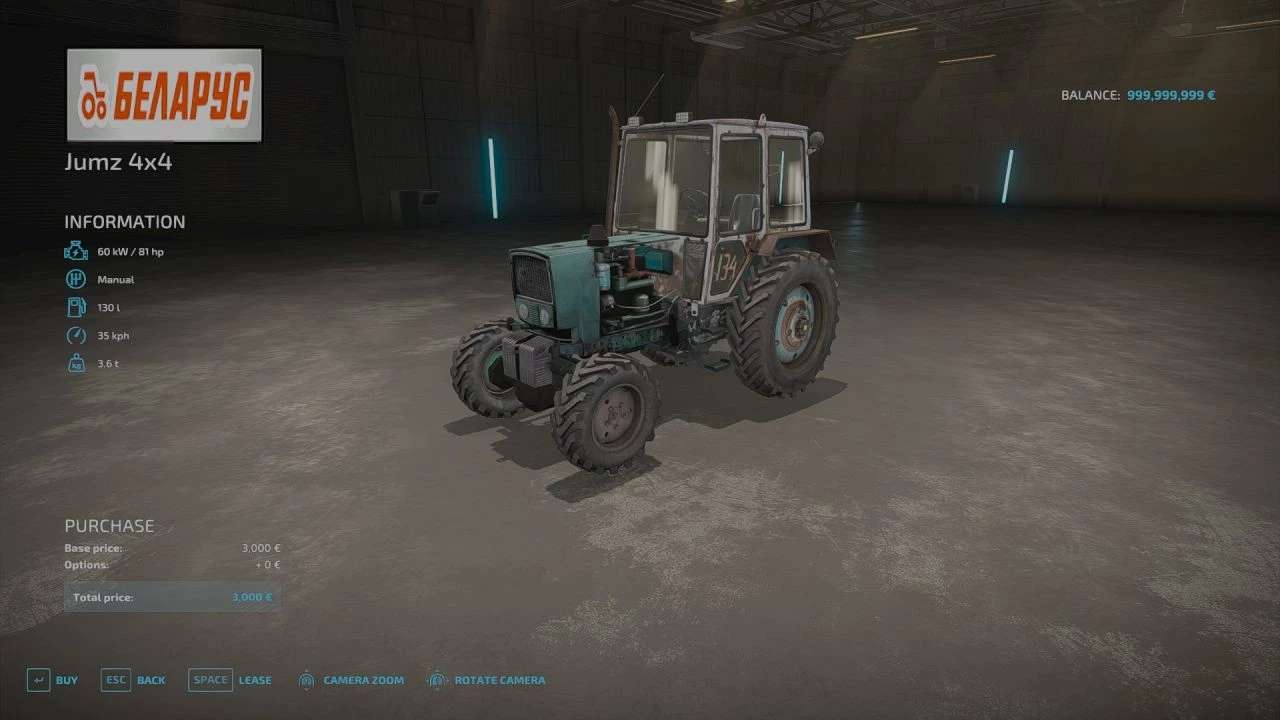This screenshot has height=720, width=1280.
Task: Click the INFORMATION section heading
Action: [124, 221]
